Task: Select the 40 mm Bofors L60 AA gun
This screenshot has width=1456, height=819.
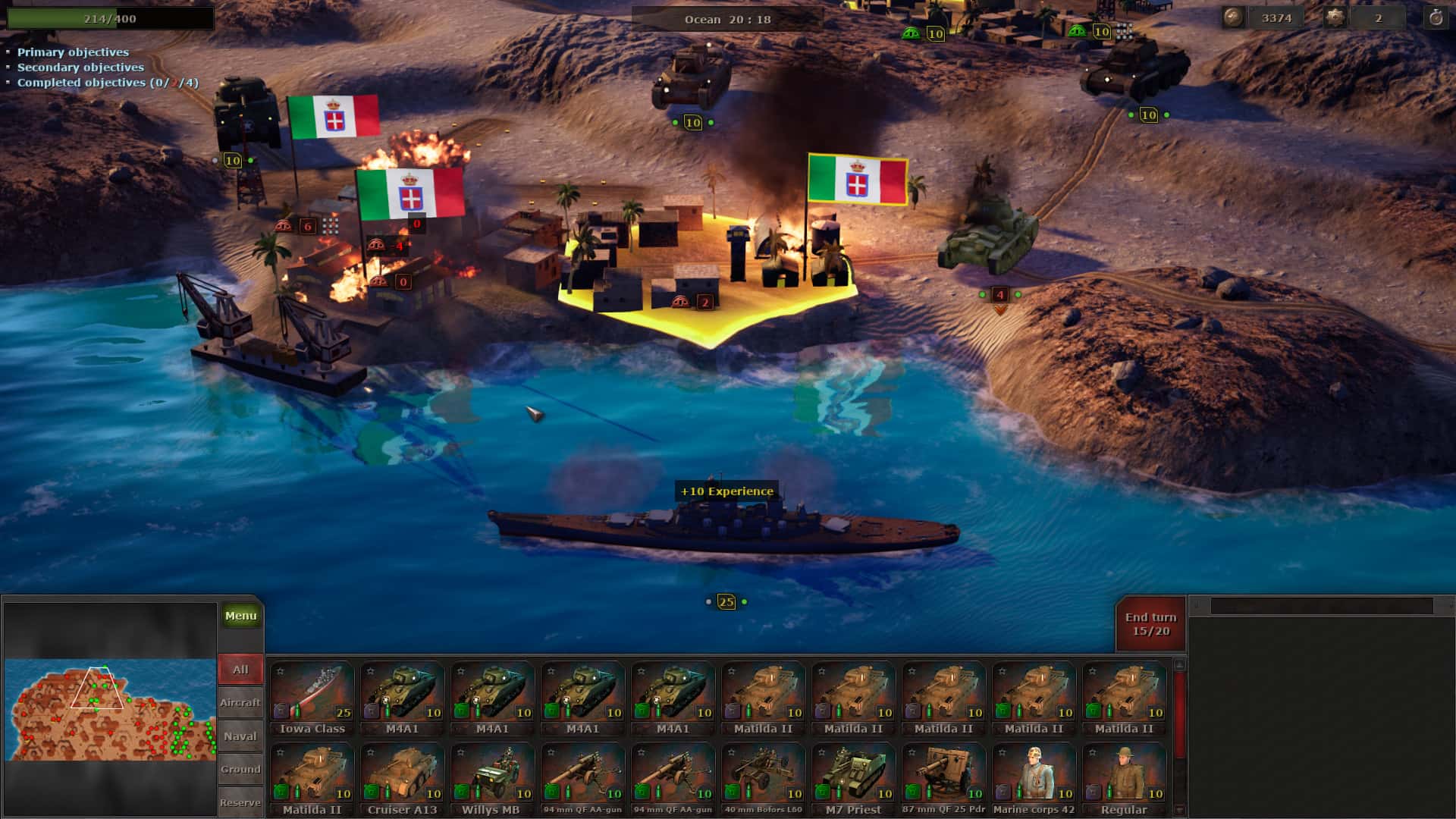Action: point(764,773)
